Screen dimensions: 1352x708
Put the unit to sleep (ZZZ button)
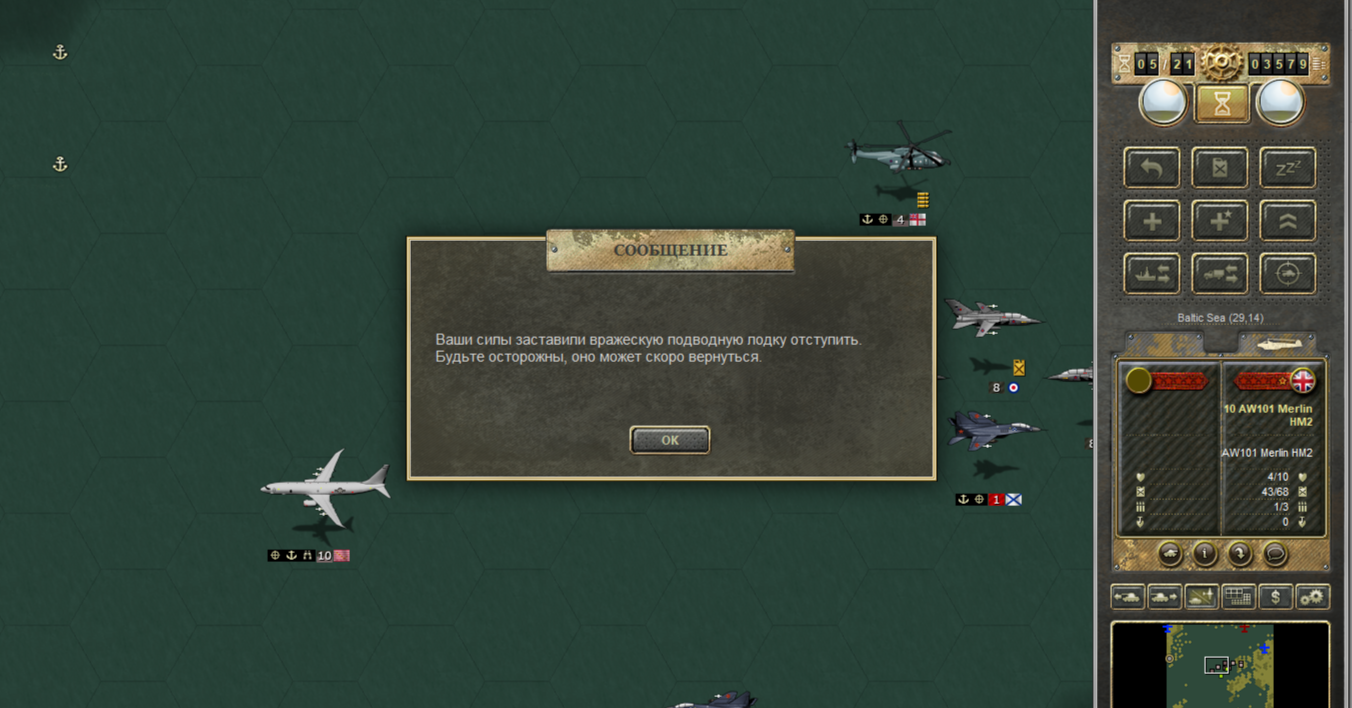pyautogui.click(x=1287, y=168)
